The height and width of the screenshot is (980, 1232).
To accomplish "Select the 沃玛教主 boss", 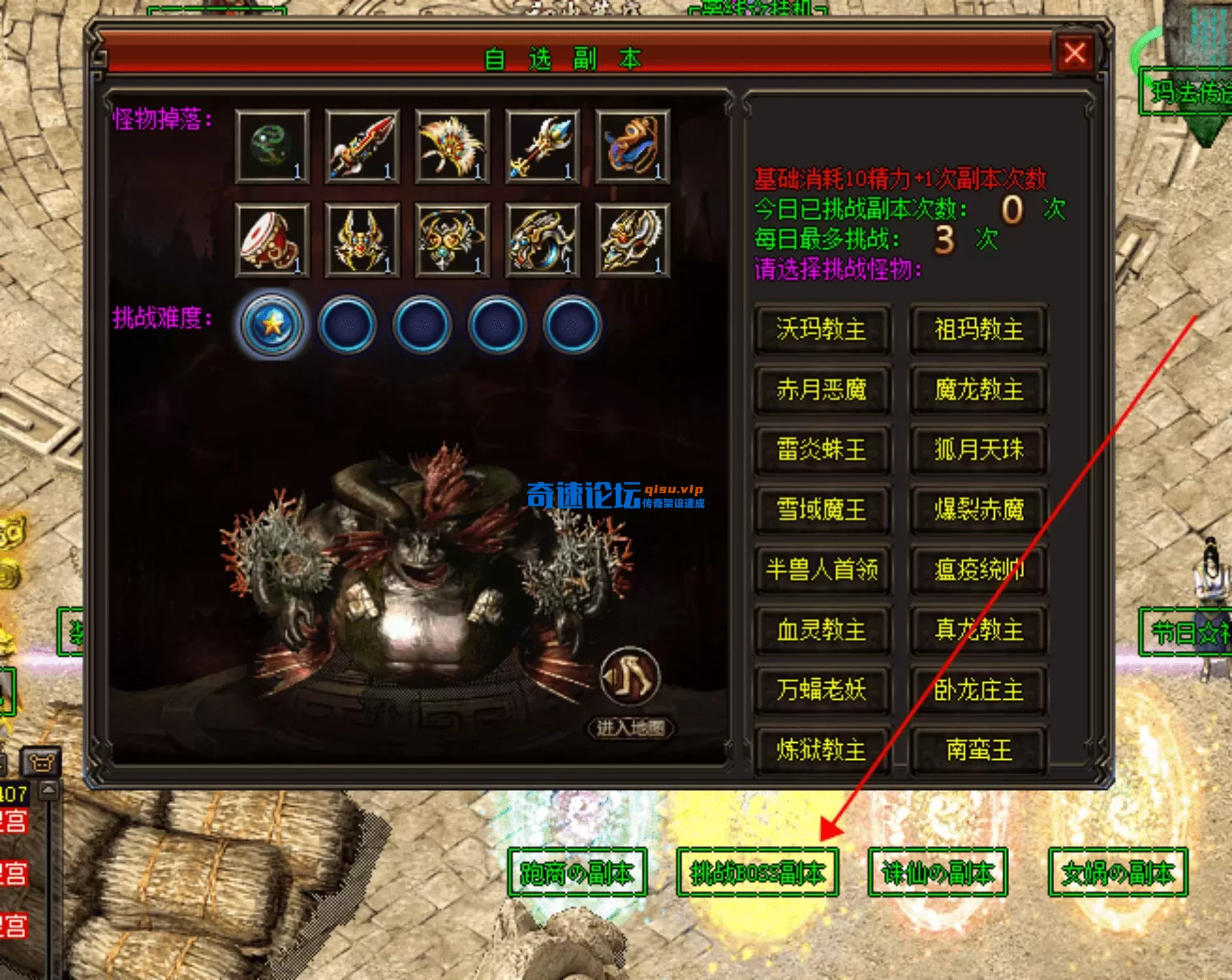I will 822,329.
